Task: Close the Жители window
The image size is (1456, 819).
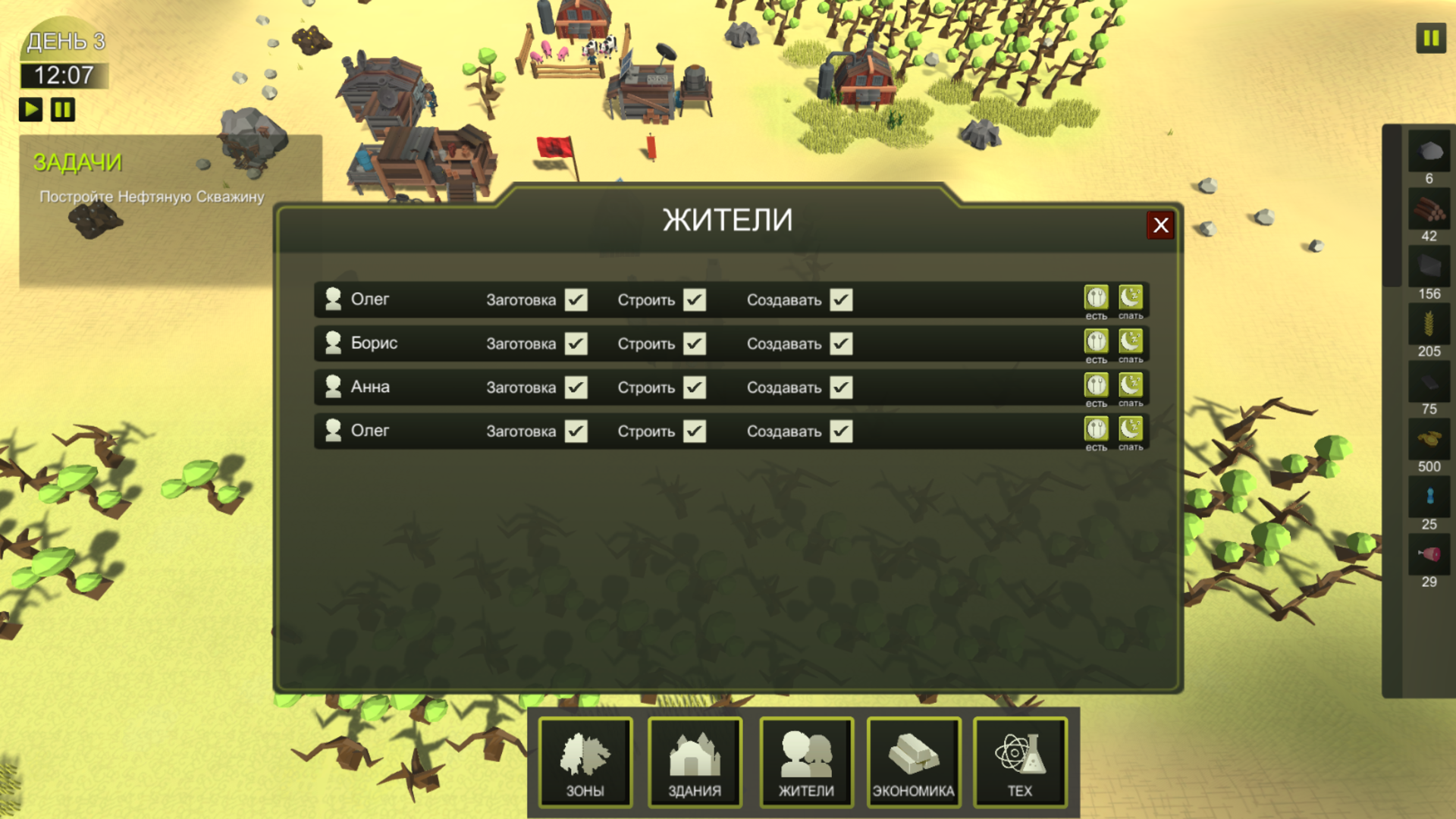Action: click(1160, 225)
